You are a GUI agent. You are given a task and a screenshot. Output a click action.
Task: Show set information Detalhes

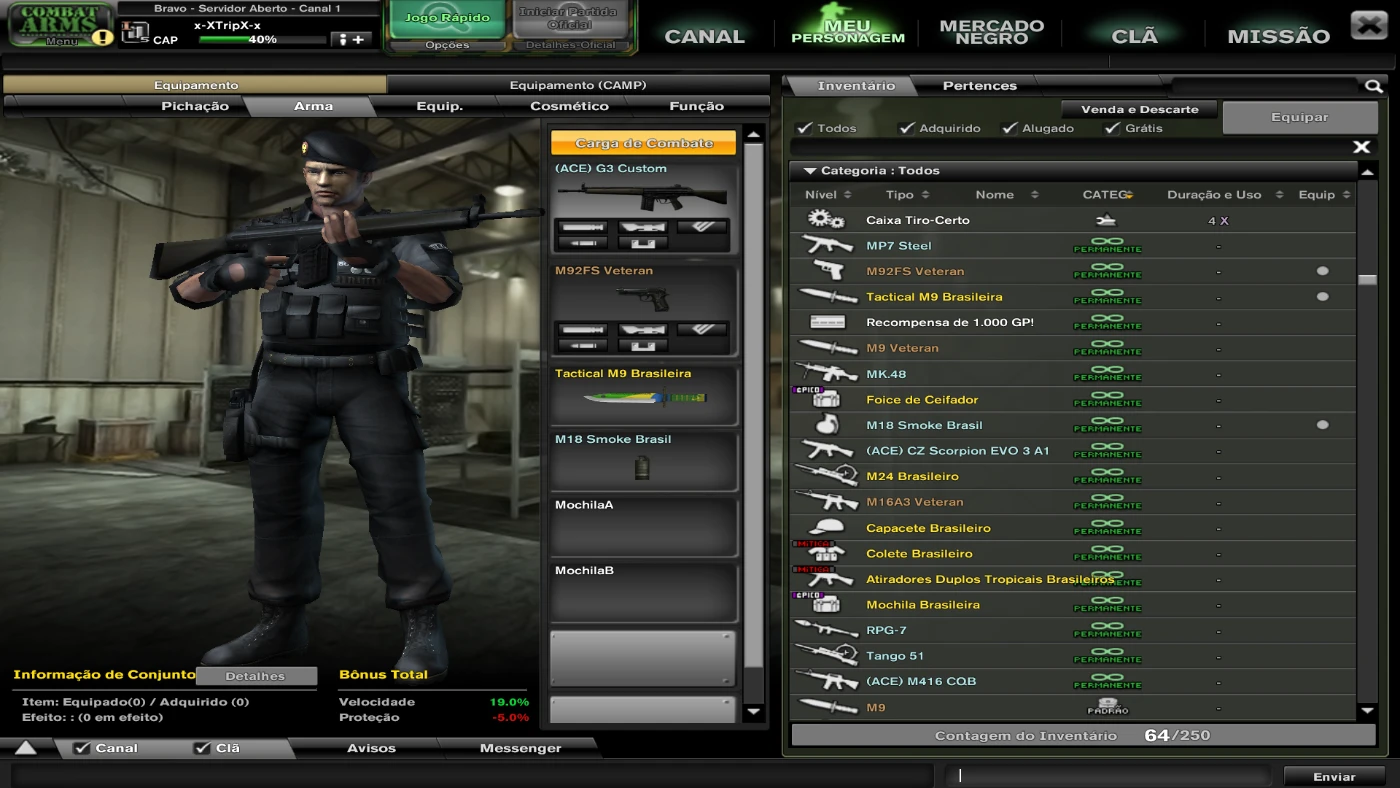[x=255, y=676]
